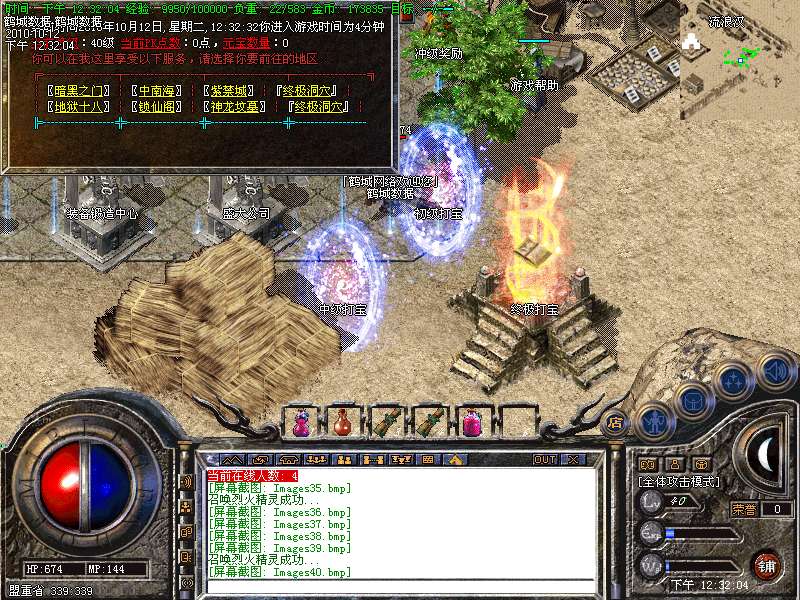This screenshot has width=800, height=600.
Task: Select the 中南海 destination link
Action: 160,90
